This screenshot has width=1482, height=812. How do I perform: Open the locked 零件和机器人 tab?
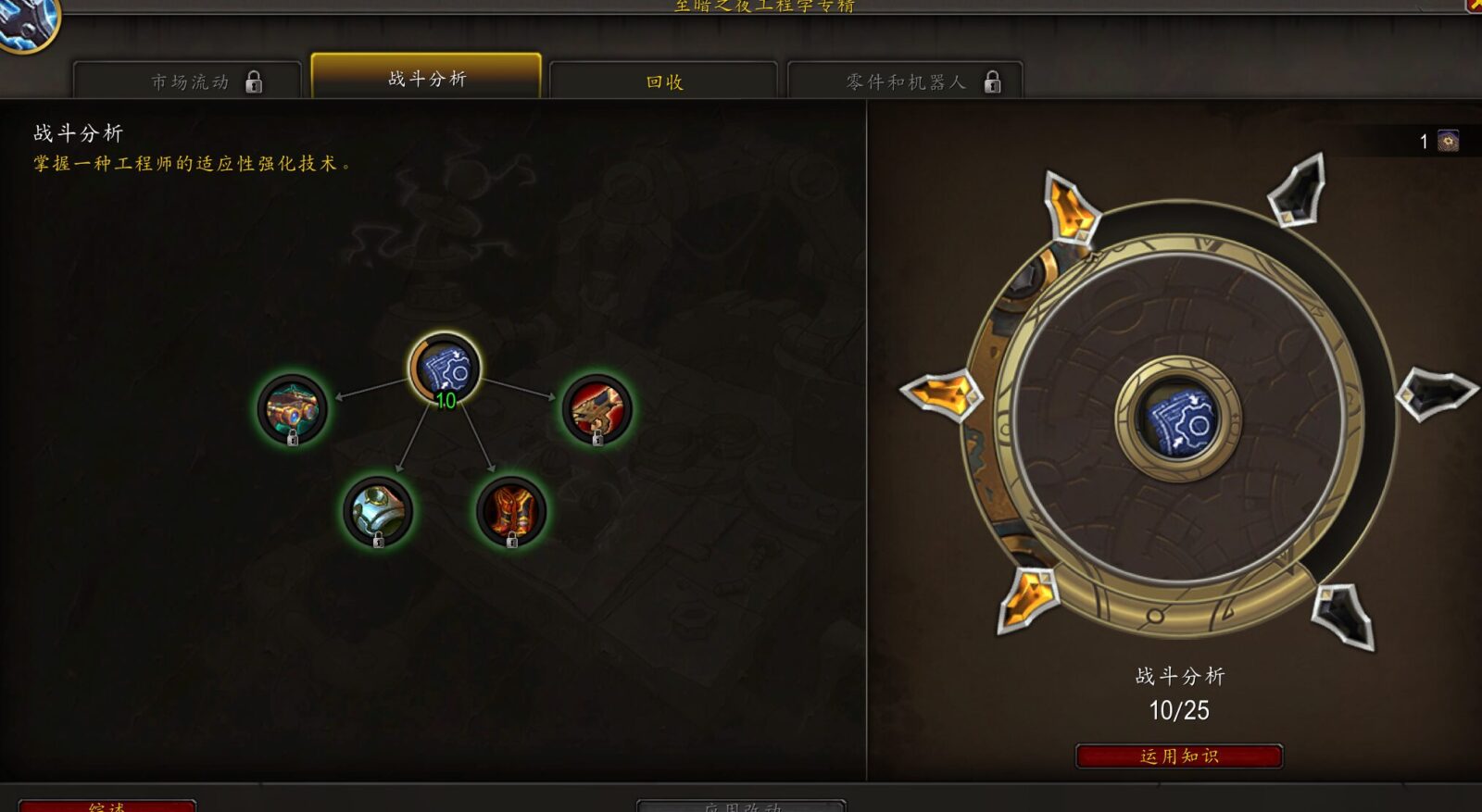point(905,81)
